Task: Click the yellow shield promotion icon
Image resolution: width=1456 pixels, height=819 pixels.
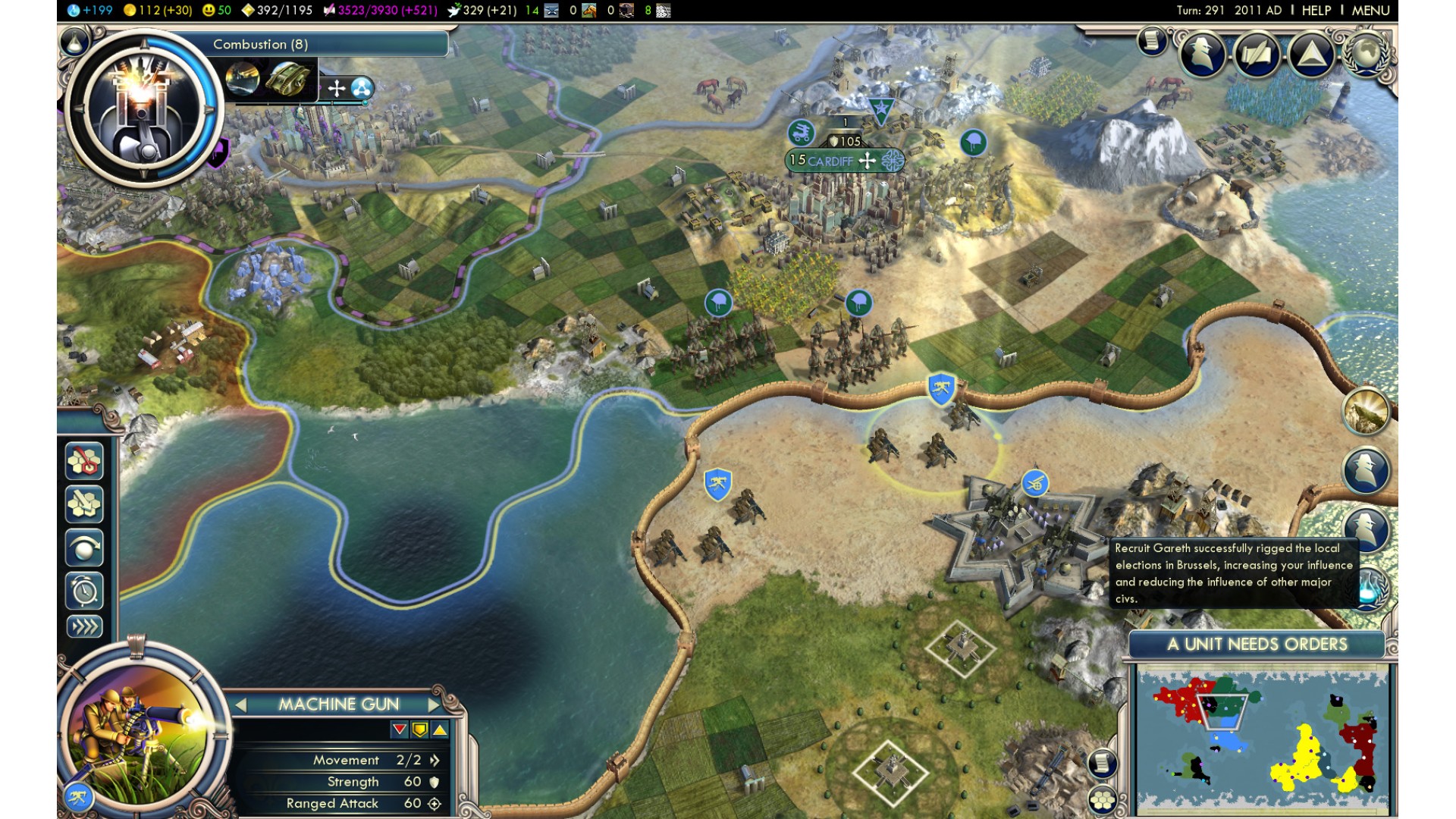Action: click(419, 730)
